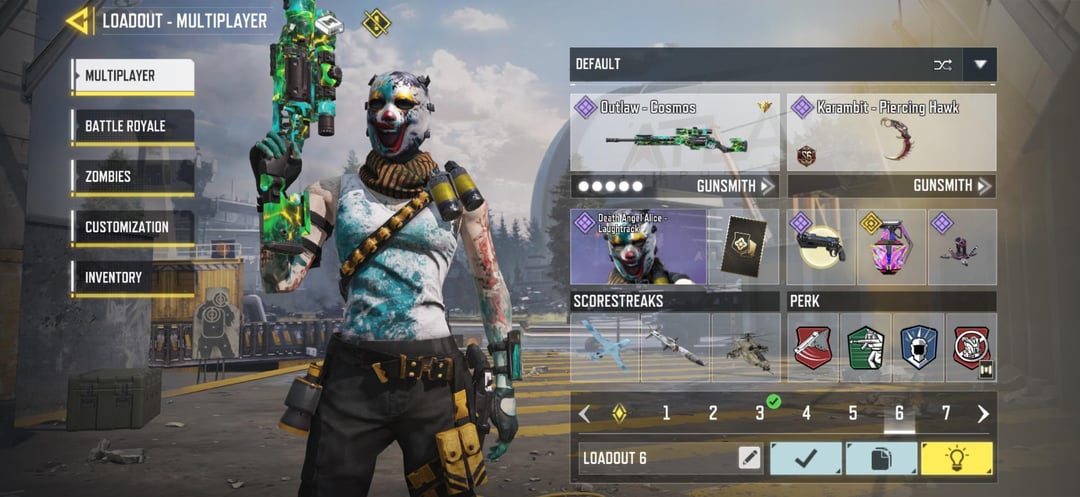Open the revolver operator skill slot
This screenshot has height=497, width=1080.
coord(820,246)
